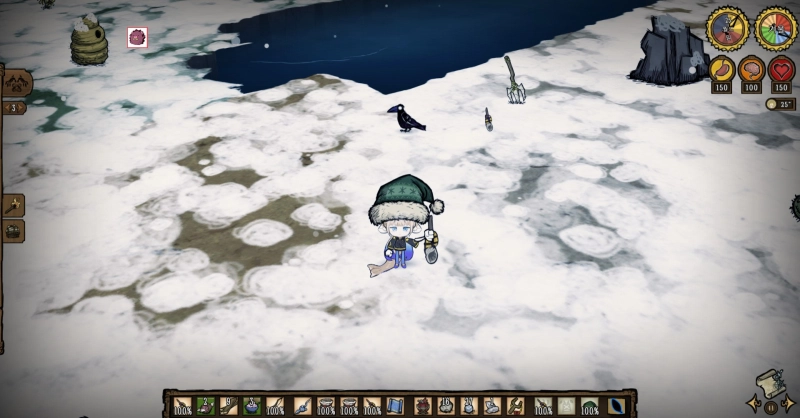Select the blue blueprint inventory slot

(397, 405)
